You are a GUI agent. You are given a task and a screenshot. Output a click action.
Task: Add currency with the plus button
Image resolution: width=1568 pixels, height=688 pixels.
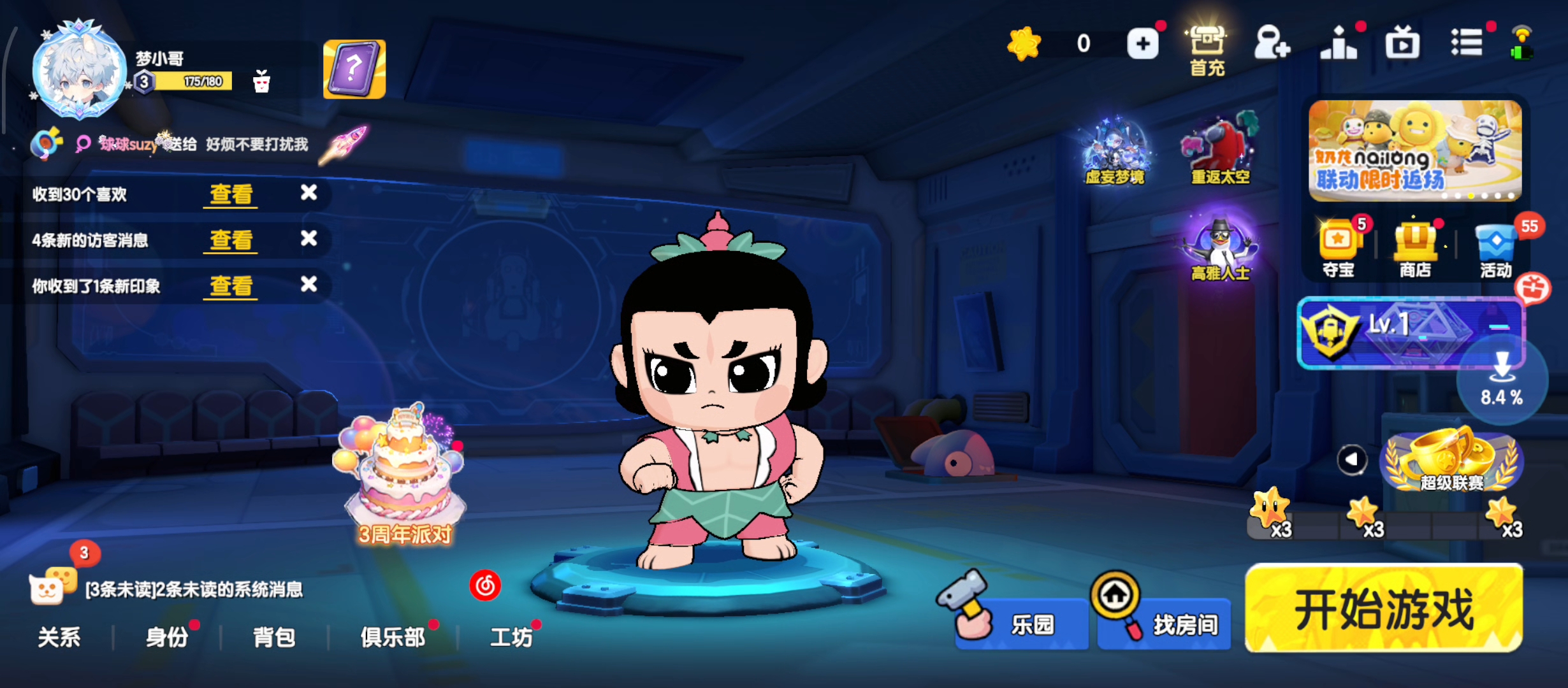(1143, 44)
